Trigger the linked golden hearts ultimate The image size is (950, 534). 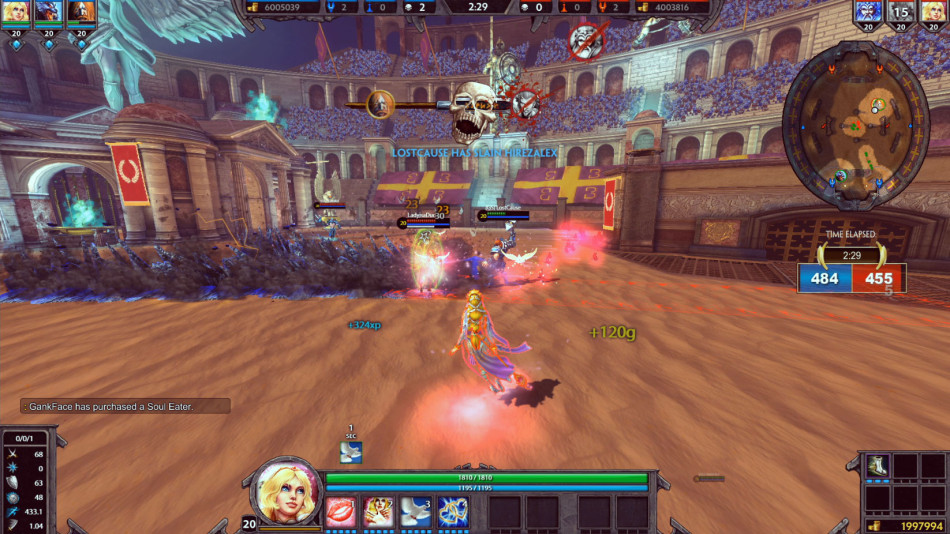click(453, 511)
